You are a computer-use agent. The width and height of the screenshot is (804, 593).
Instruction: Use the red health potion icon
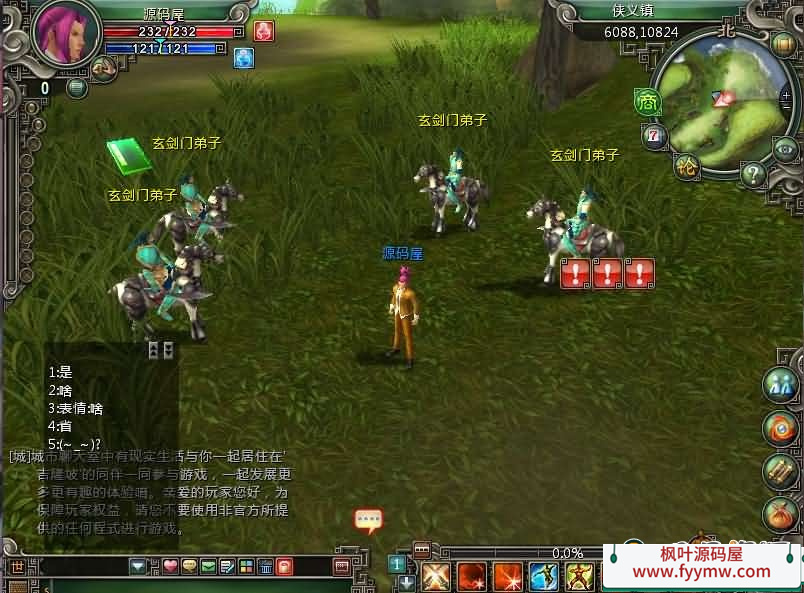[x=264, y=31]
